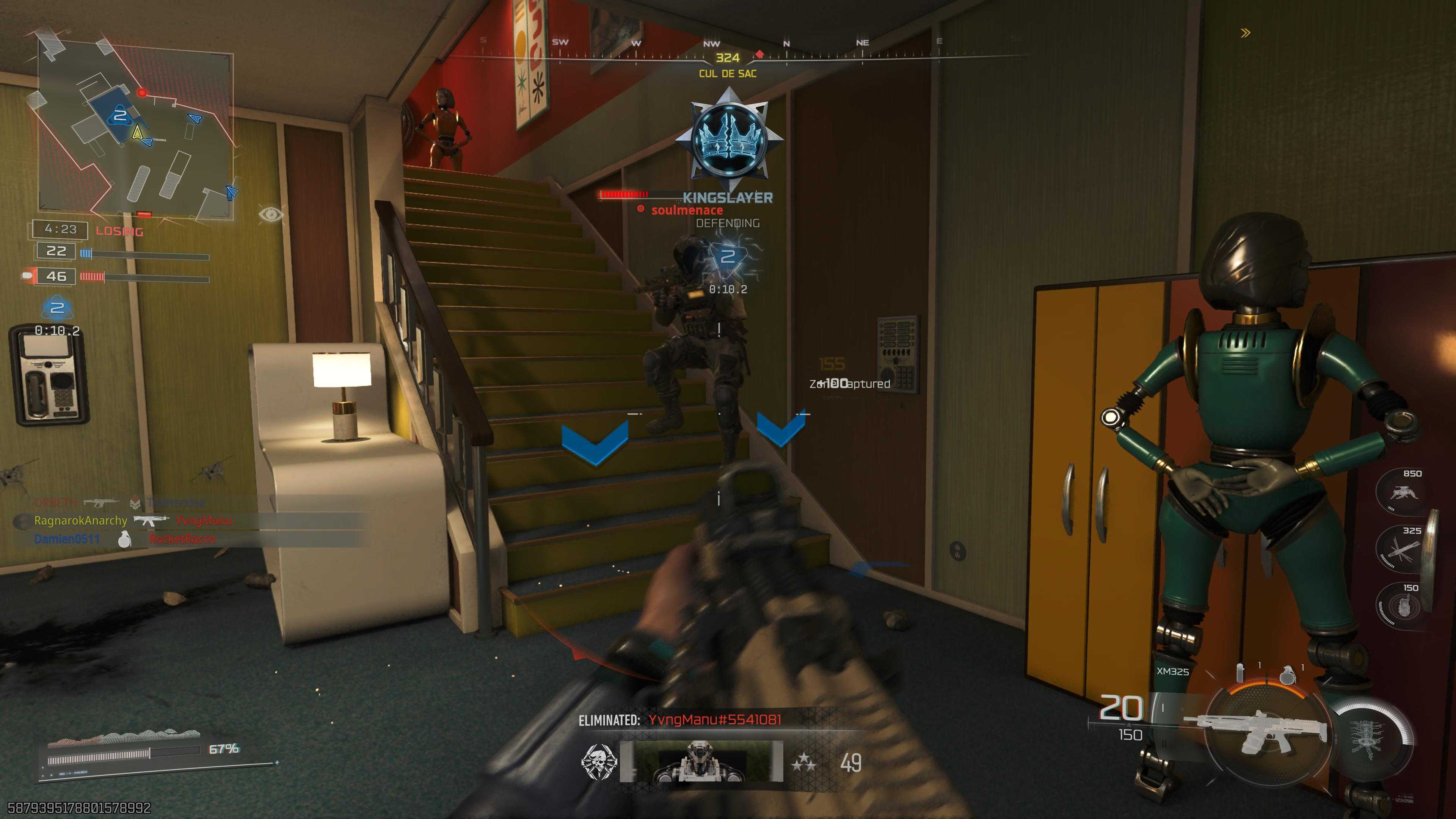Click the in-world zone 2 objective marker
The image size is (1456, 819).
[x=728, y=257]
